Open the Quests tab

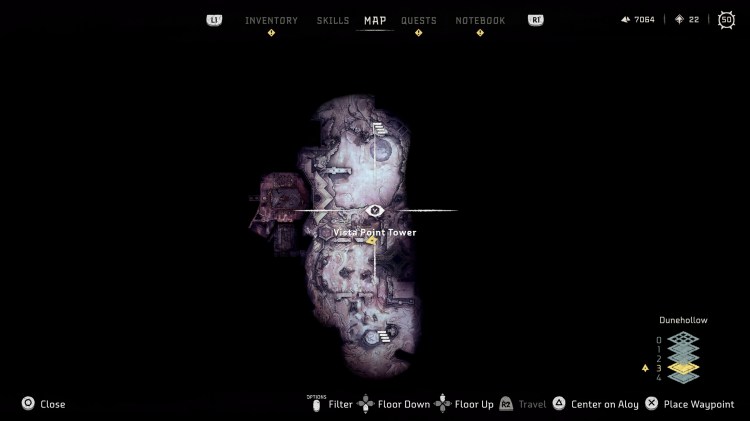tap(419, 20)
